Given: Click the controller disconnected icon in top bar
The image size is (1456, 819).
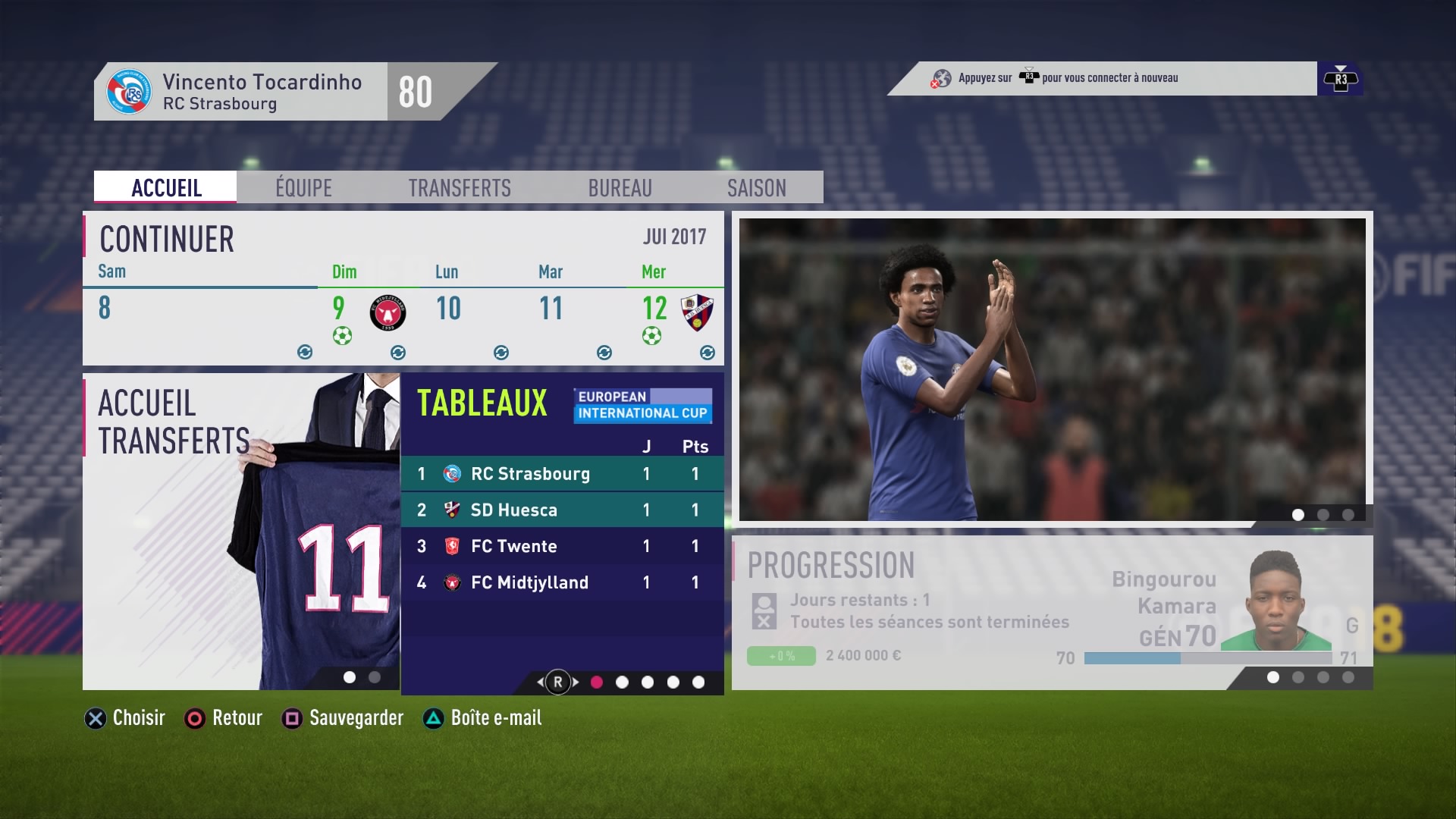Looking at the screenshot, I should point(940,78).
